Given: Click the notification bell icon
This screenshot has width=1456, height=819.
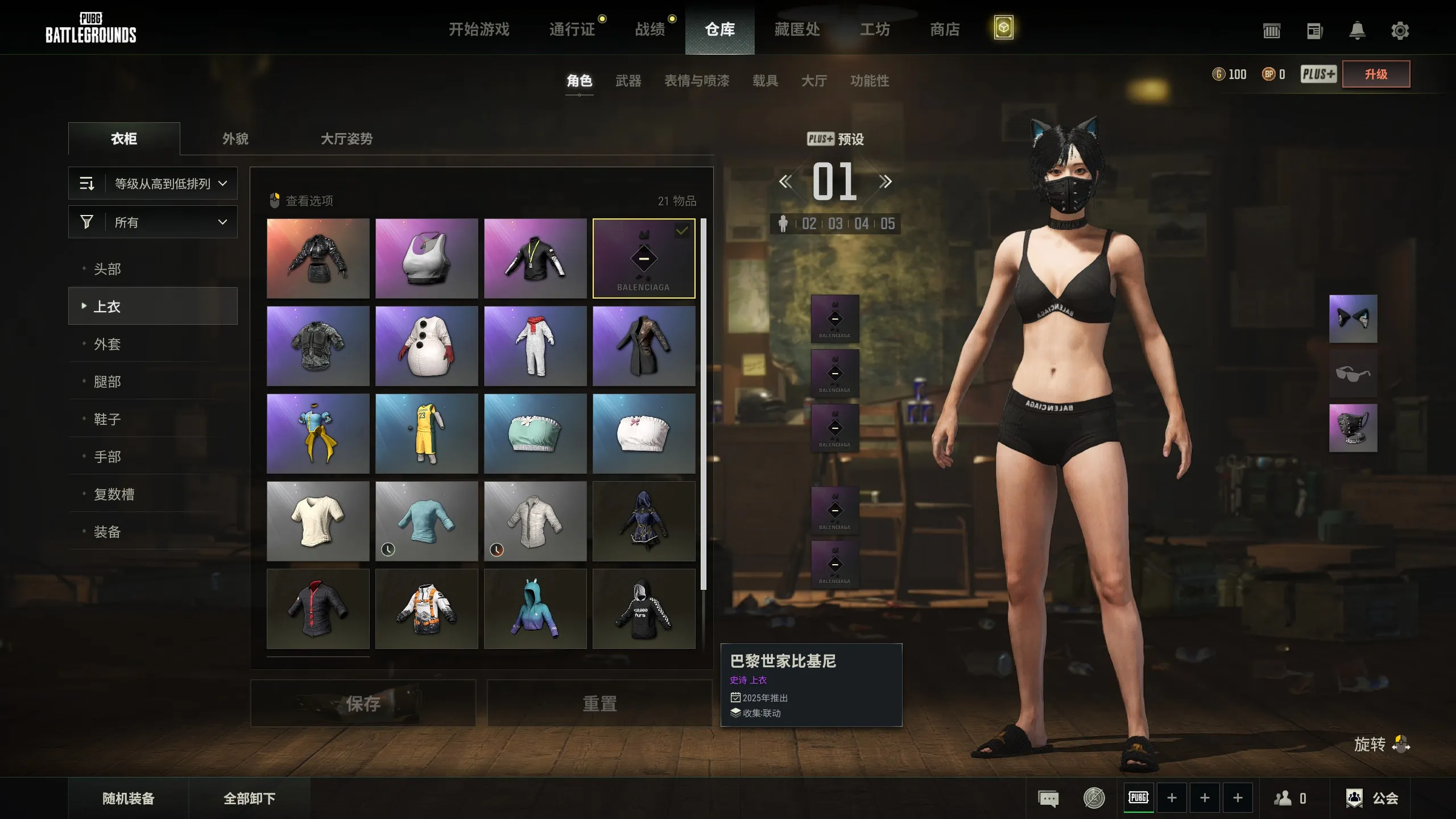Looking at the screenshot, I should point(1357,31).
